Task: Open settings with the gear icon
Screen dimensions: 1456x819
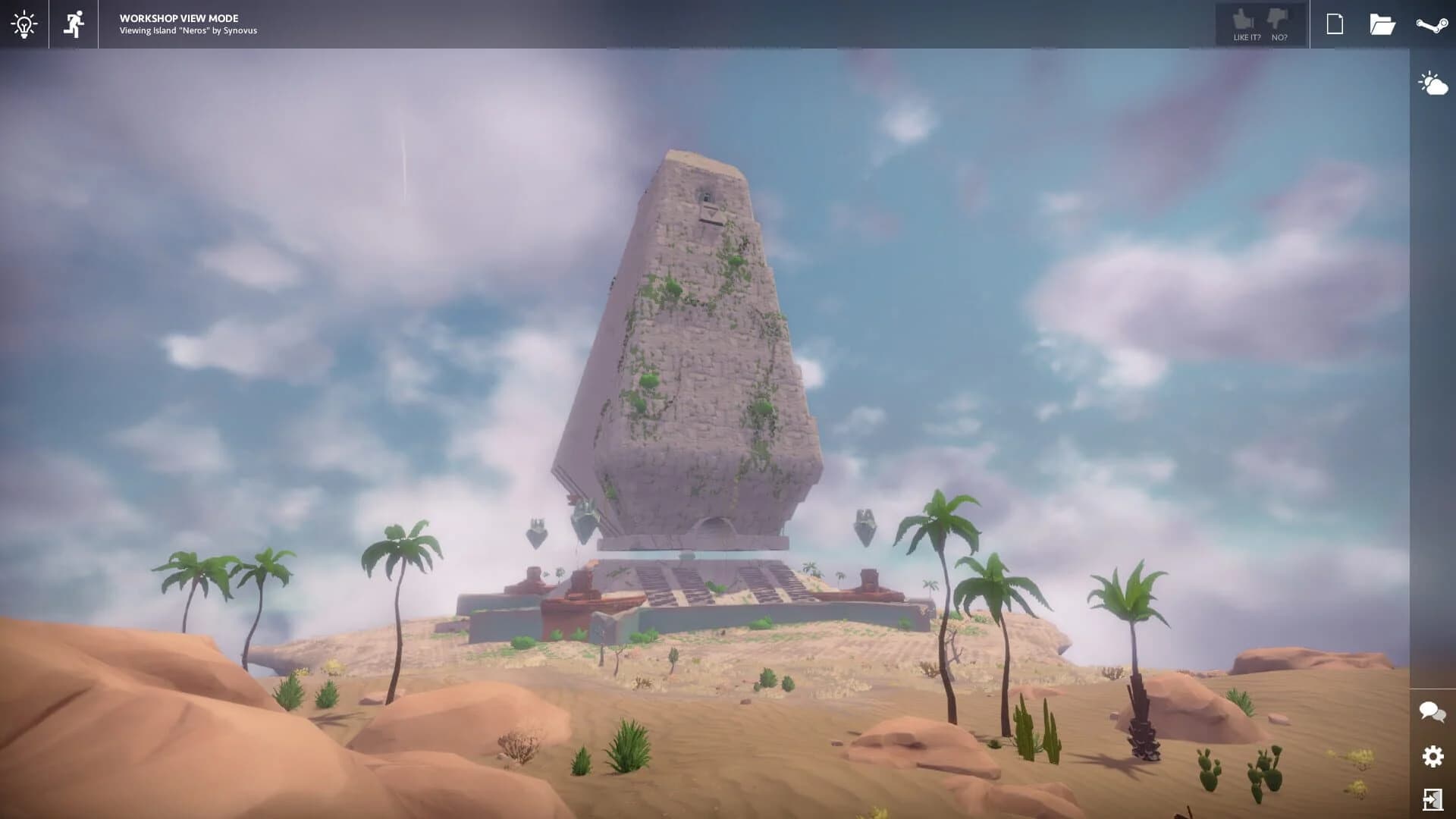Action: point(1432,755)
